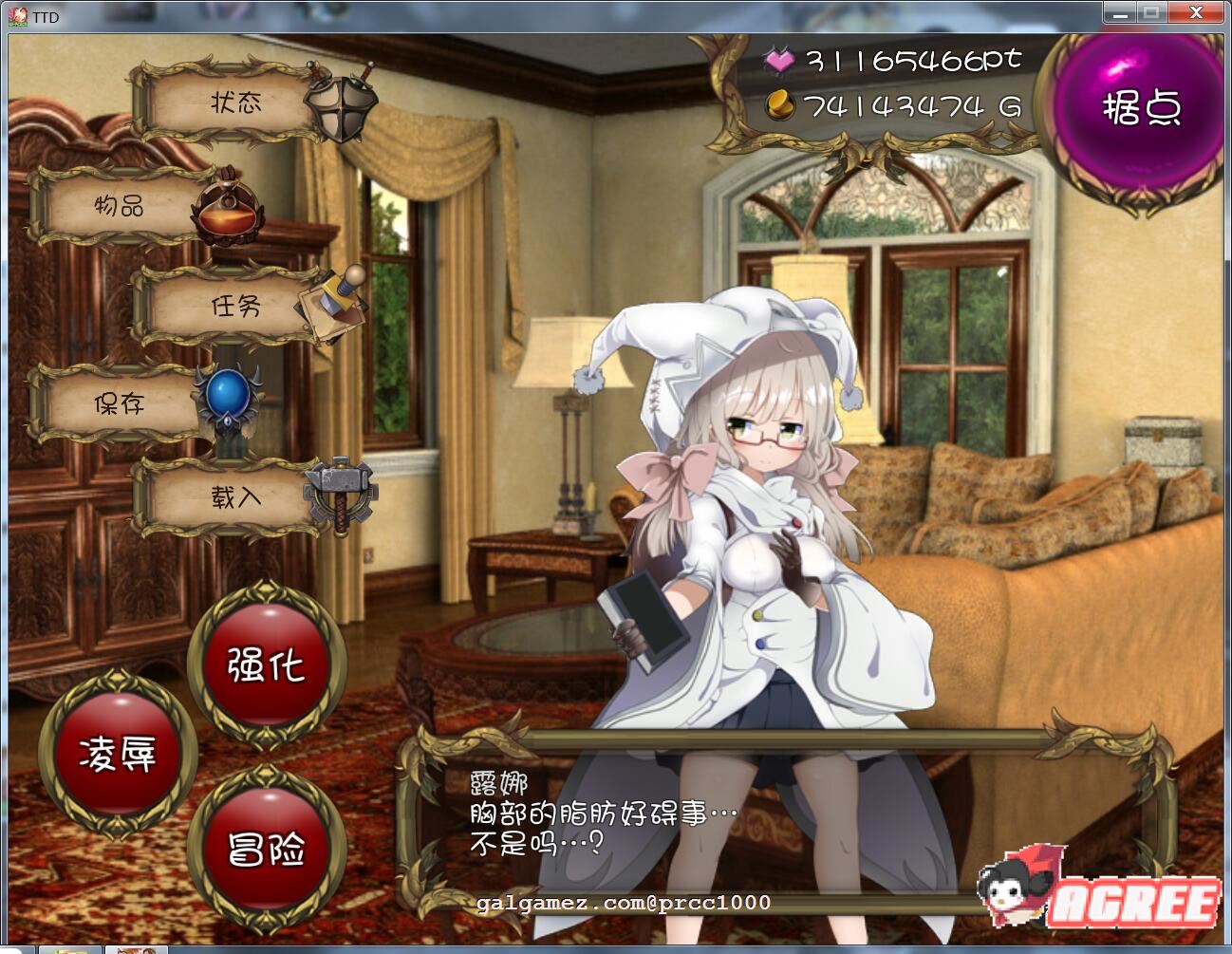Click the 保存 save button
Image resolution: width=1232 pixels, height=954 pixels.
coord(119,403)
